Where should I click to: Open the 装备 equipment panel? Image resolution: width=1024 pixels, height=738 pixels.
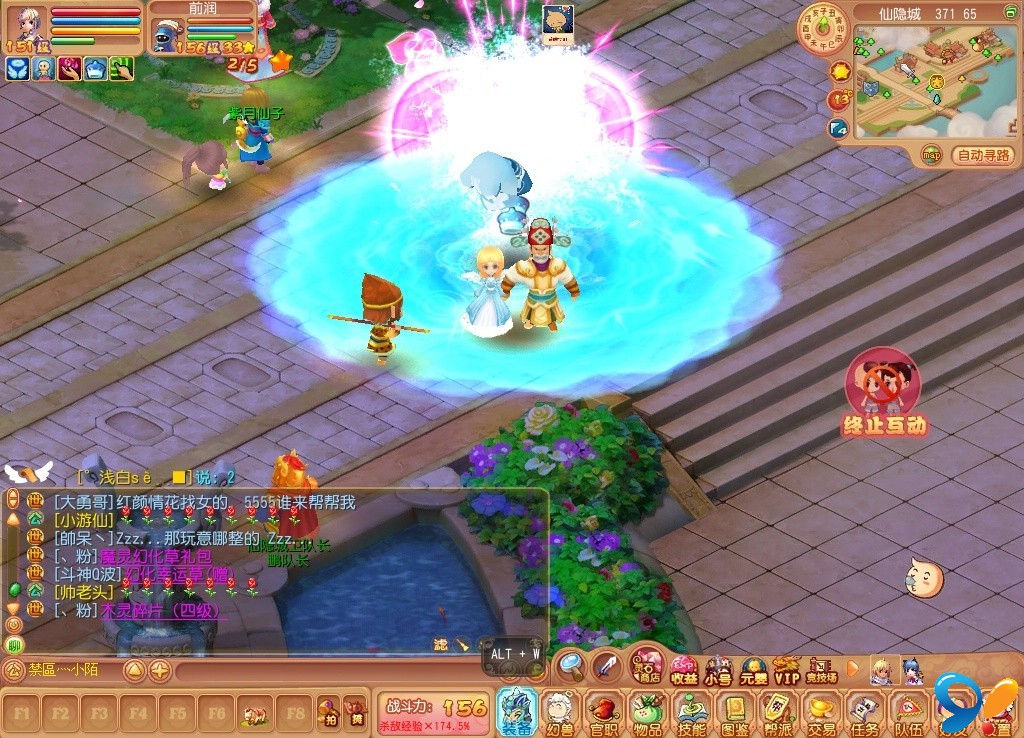point(517,710)
